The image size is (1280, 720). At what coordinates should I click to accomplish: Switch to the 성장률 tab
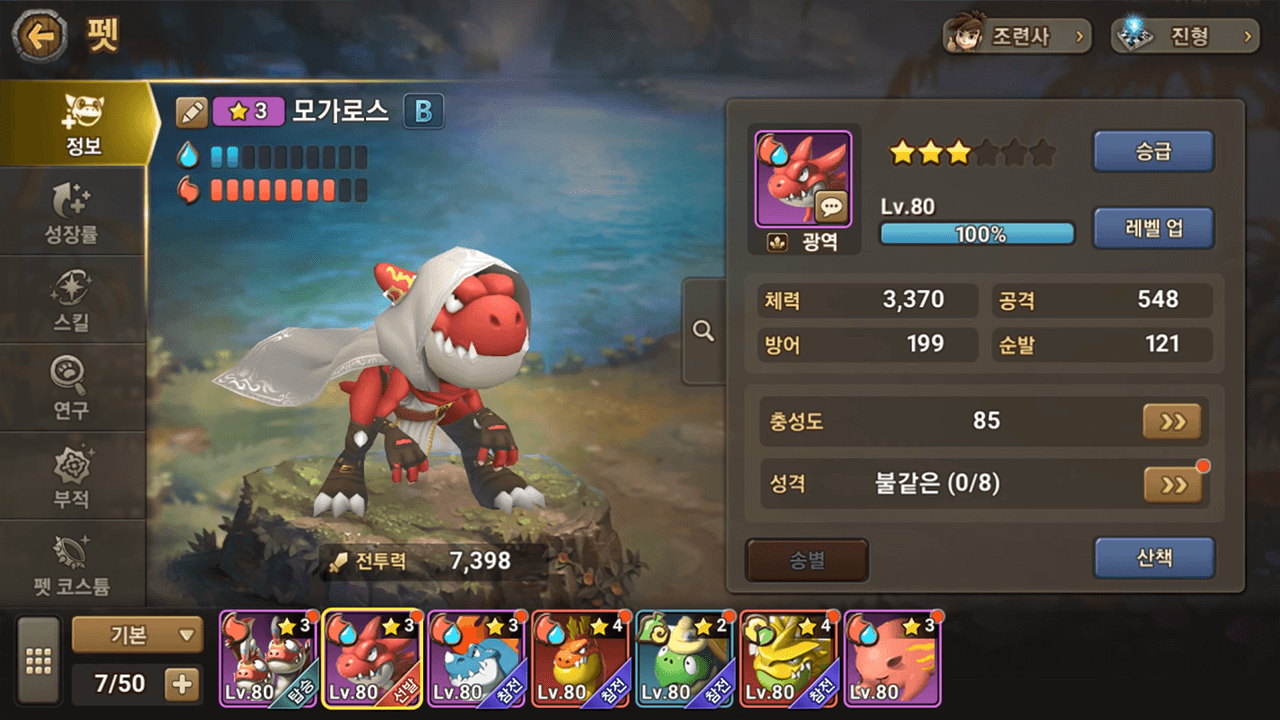(73, 213)
